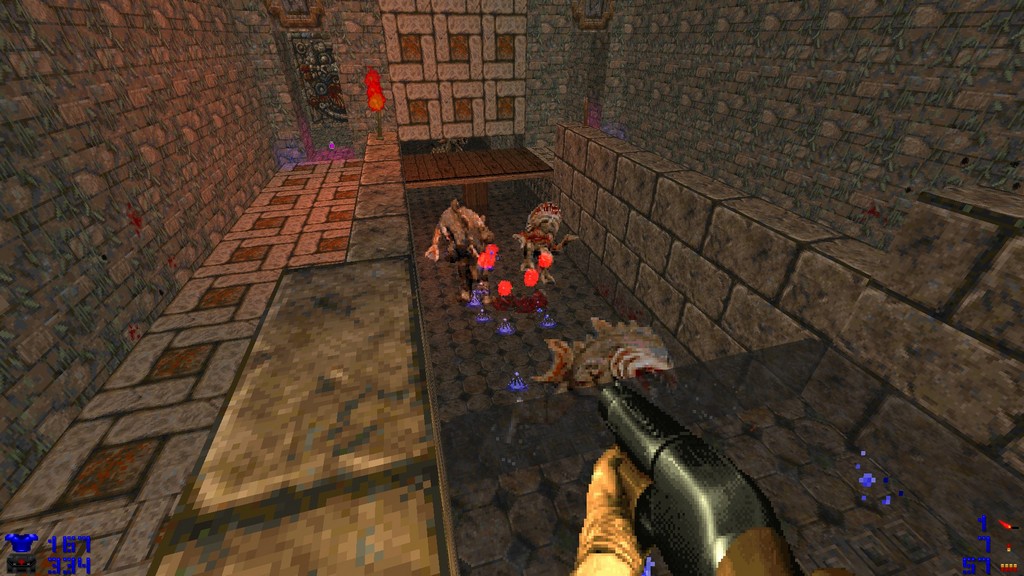This screenshot has width=1024, height=576.
Task: Select the red key icon
Action: [x=1006, y=524]
